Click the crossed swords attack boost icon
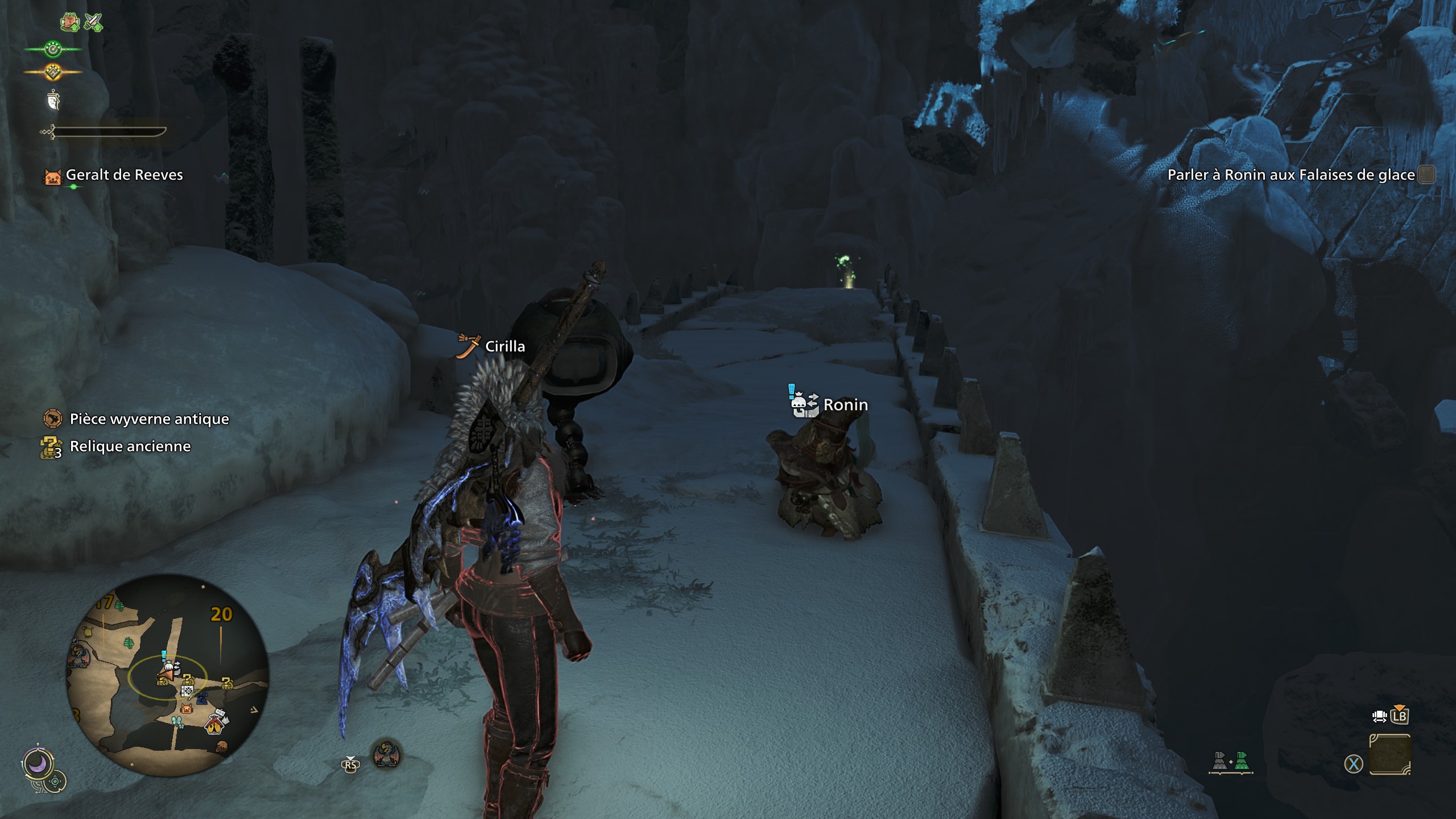This screenshot has height=819, width=1456. [93, 20]
